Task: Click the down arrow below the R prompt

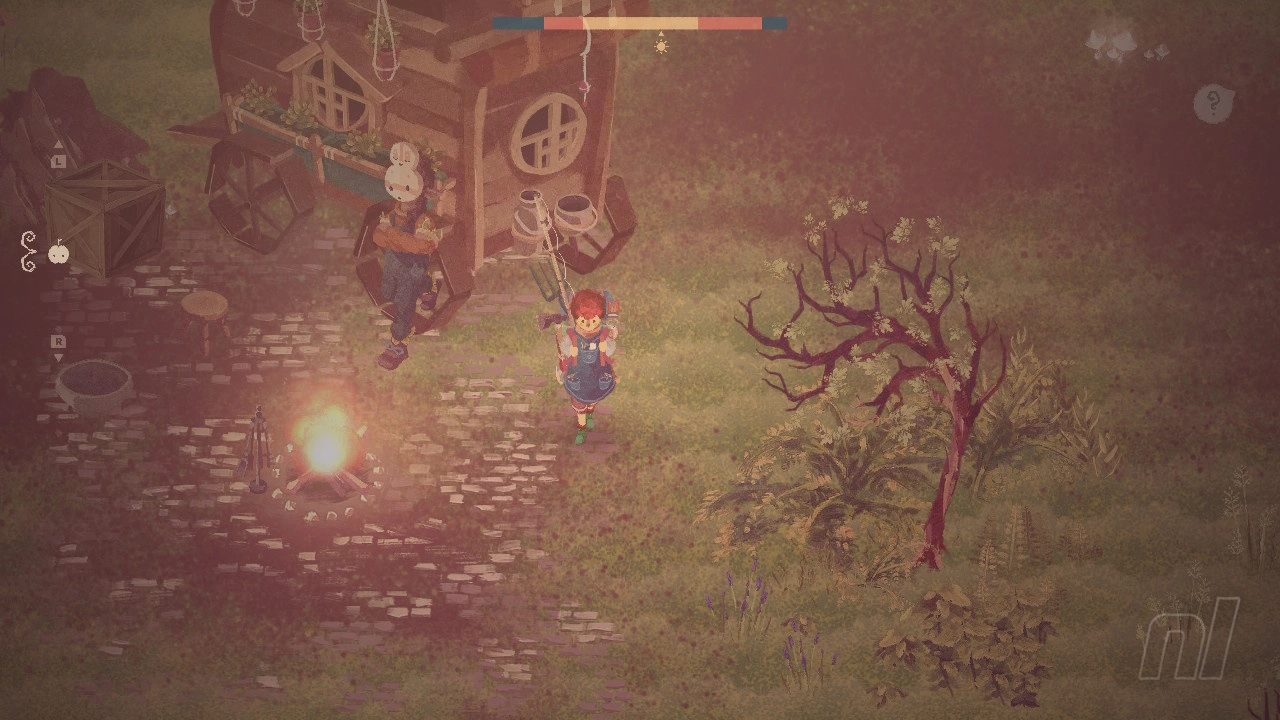Action: click(x=58, y=355)
